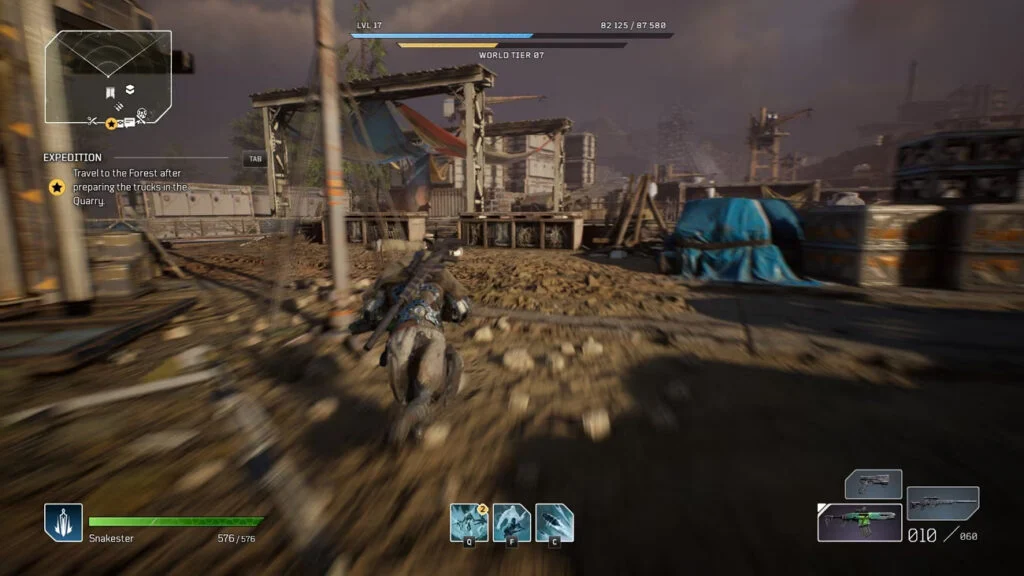Select the speech bubble marker on minimap
Screen dimensions: 1024x576
pyautogui.click(x=128, y=122)
